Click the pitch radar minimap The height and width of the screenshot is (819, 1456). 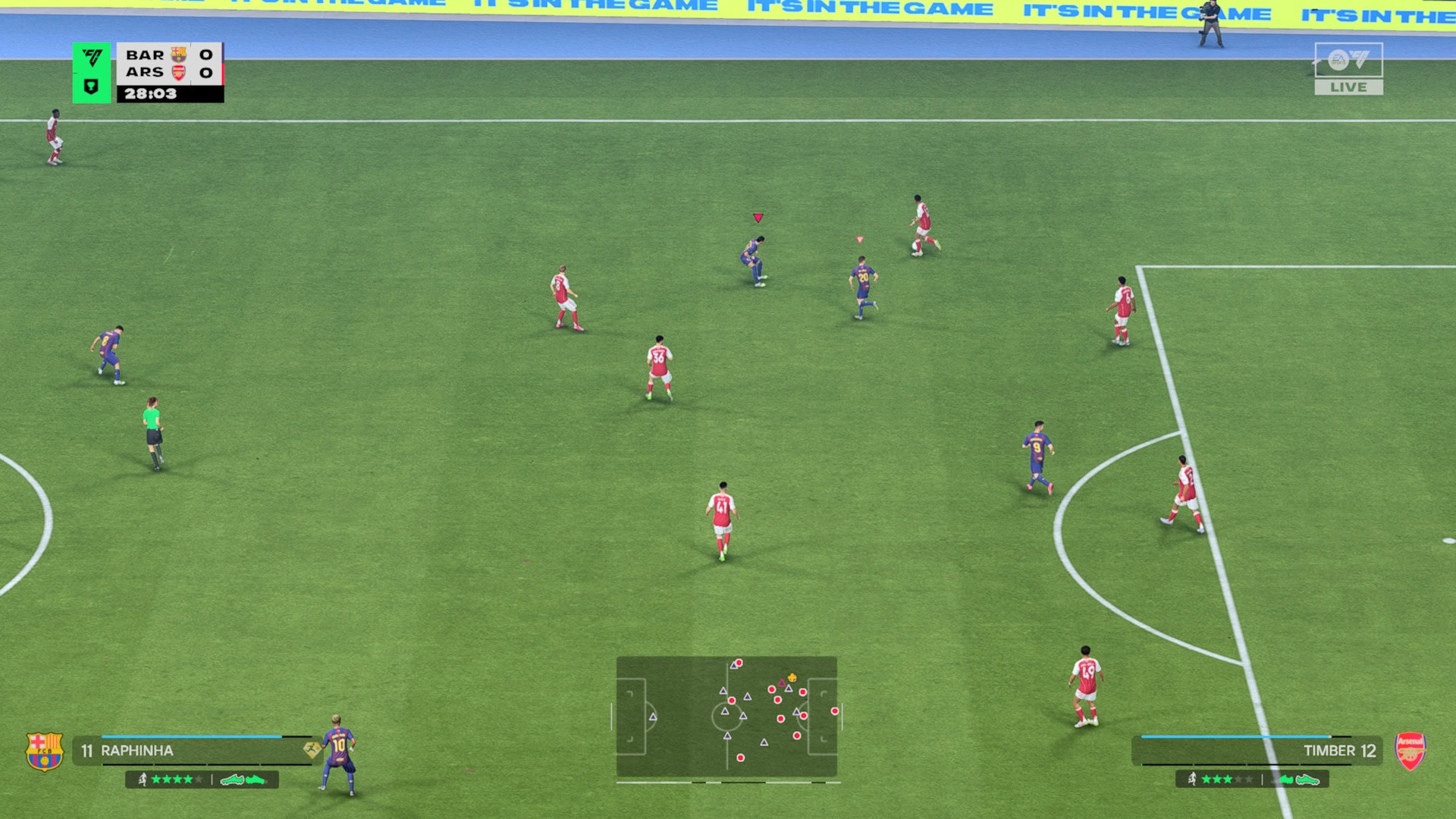(726, 717)
